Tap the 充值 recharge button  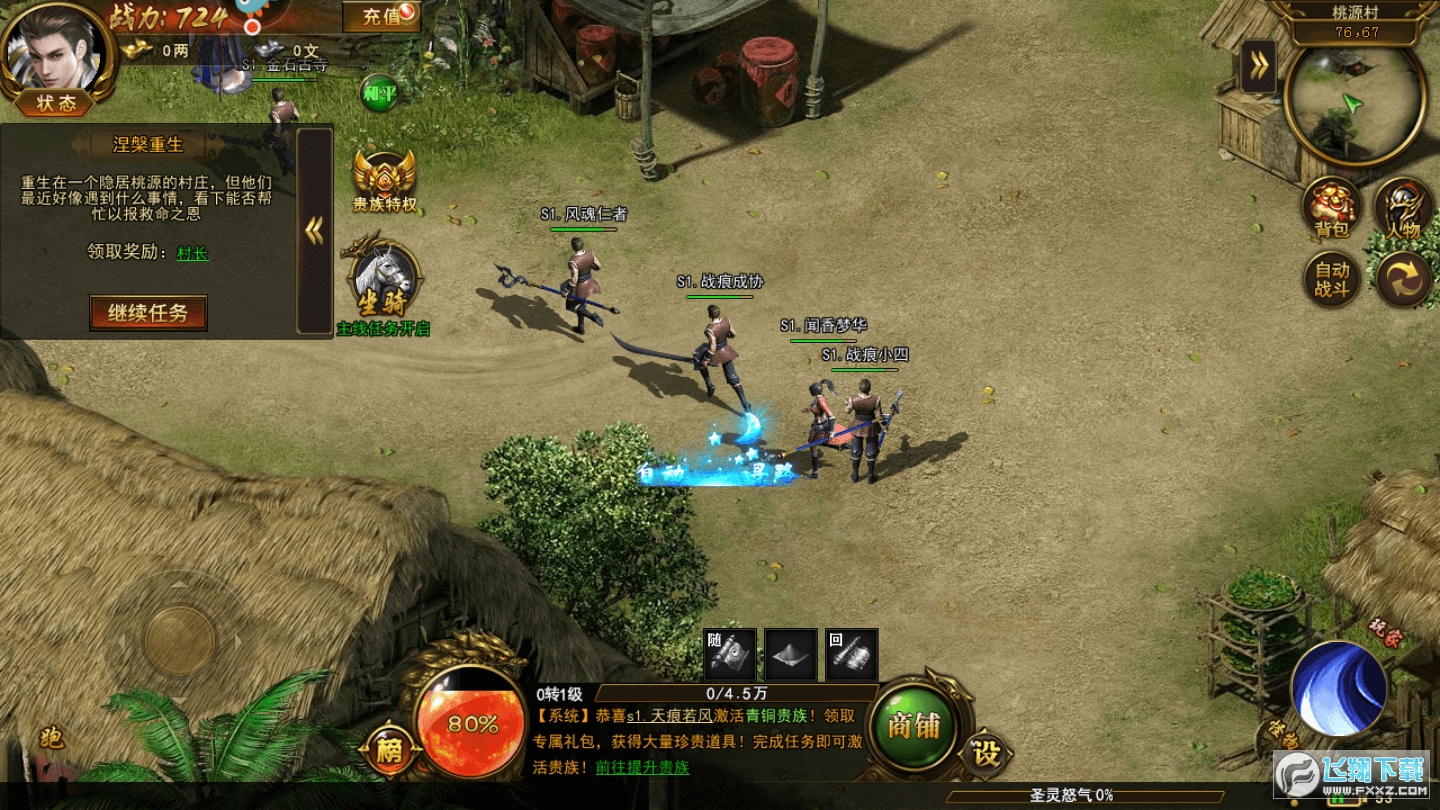[380, 16]
